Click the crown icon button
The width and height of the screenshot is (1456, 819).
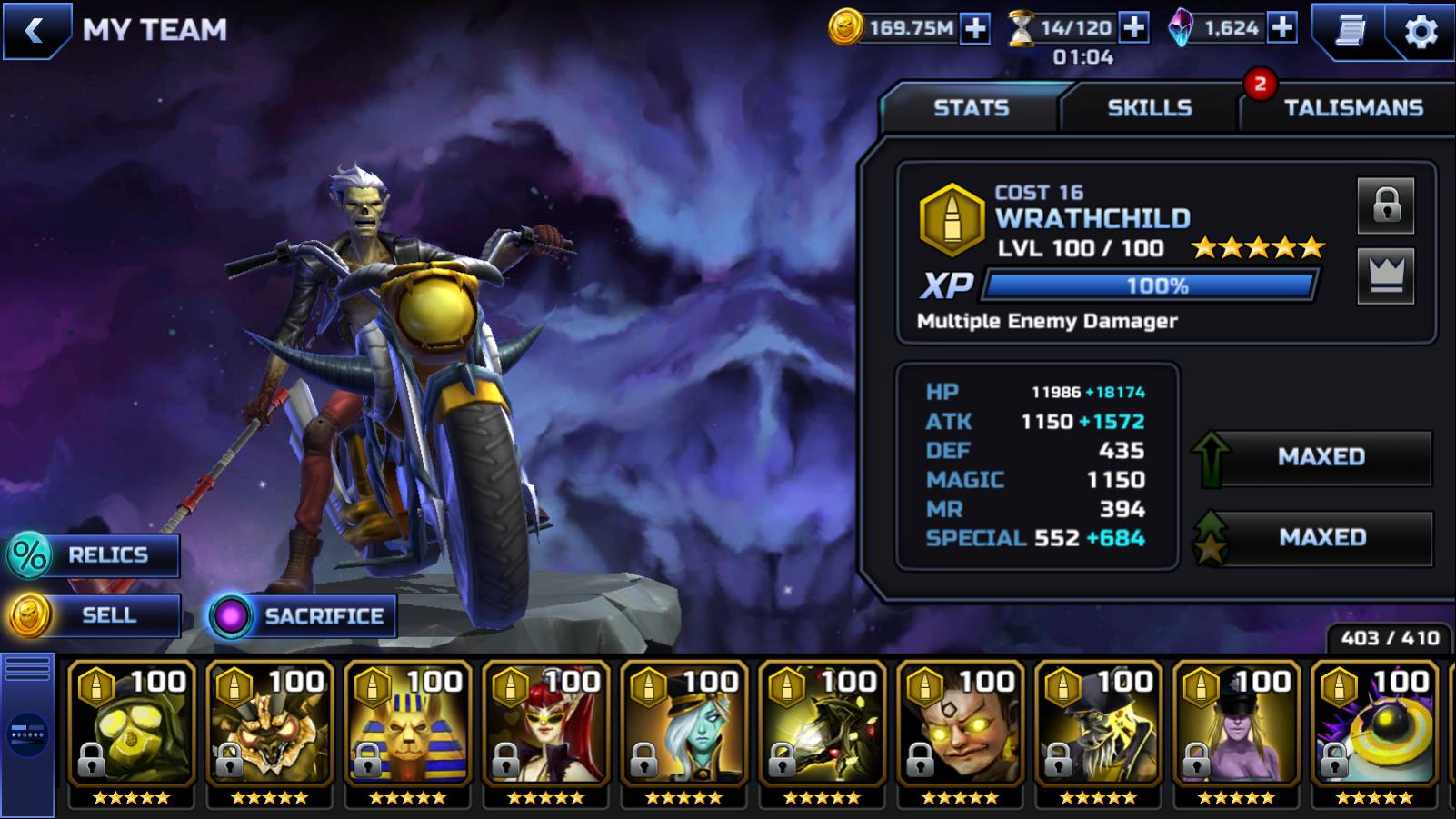(x=1385, y=275)
